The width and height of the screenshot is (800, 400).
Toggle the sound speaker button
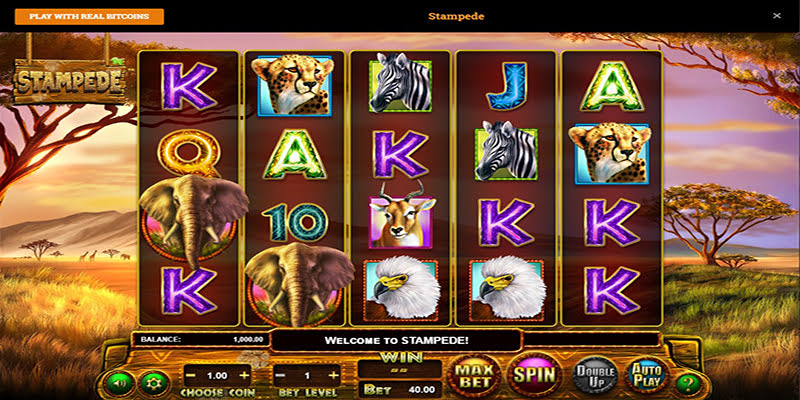pos(120,382)
